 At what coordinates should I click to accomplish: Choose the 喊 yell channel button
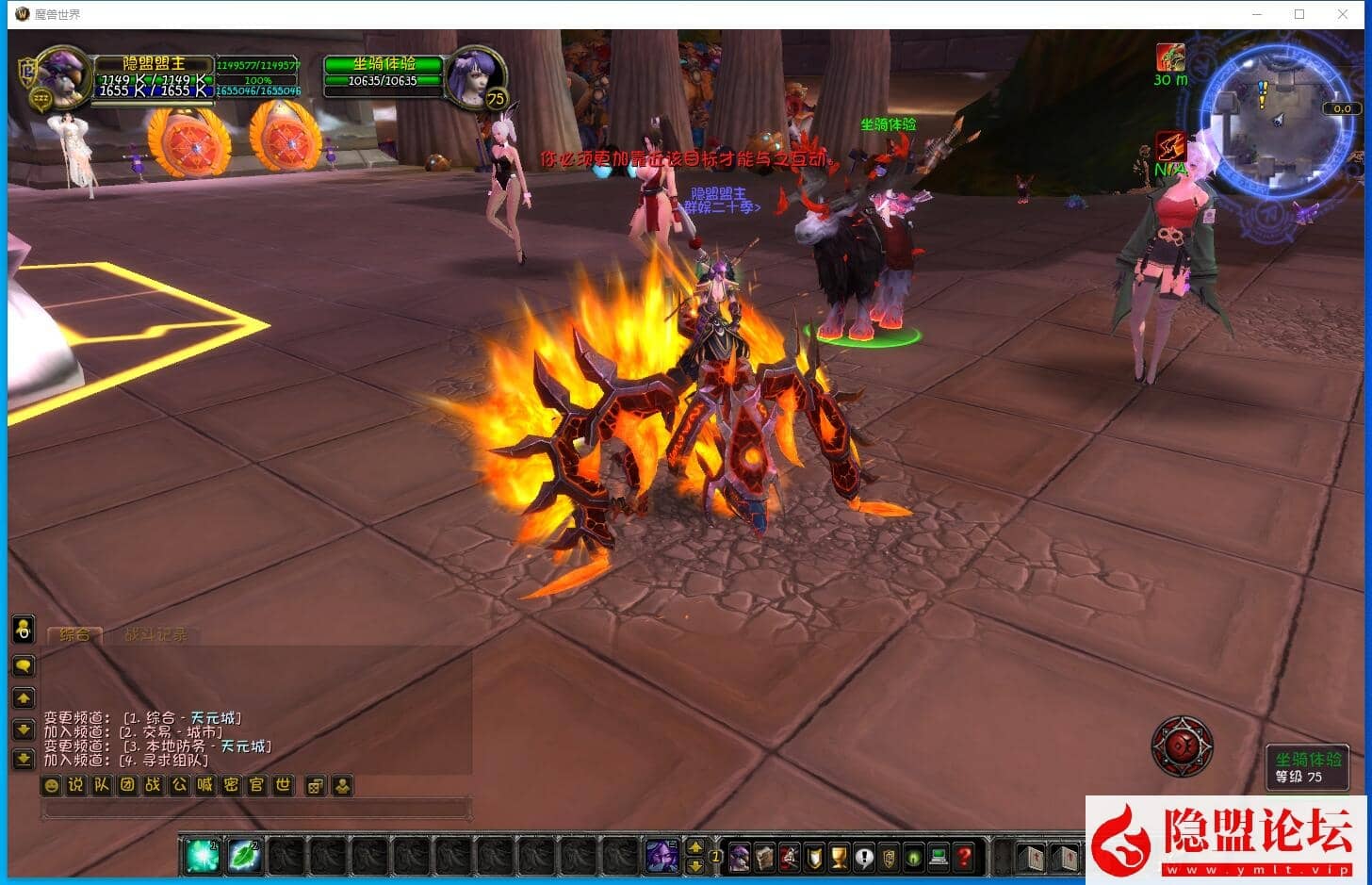point(205,785)
